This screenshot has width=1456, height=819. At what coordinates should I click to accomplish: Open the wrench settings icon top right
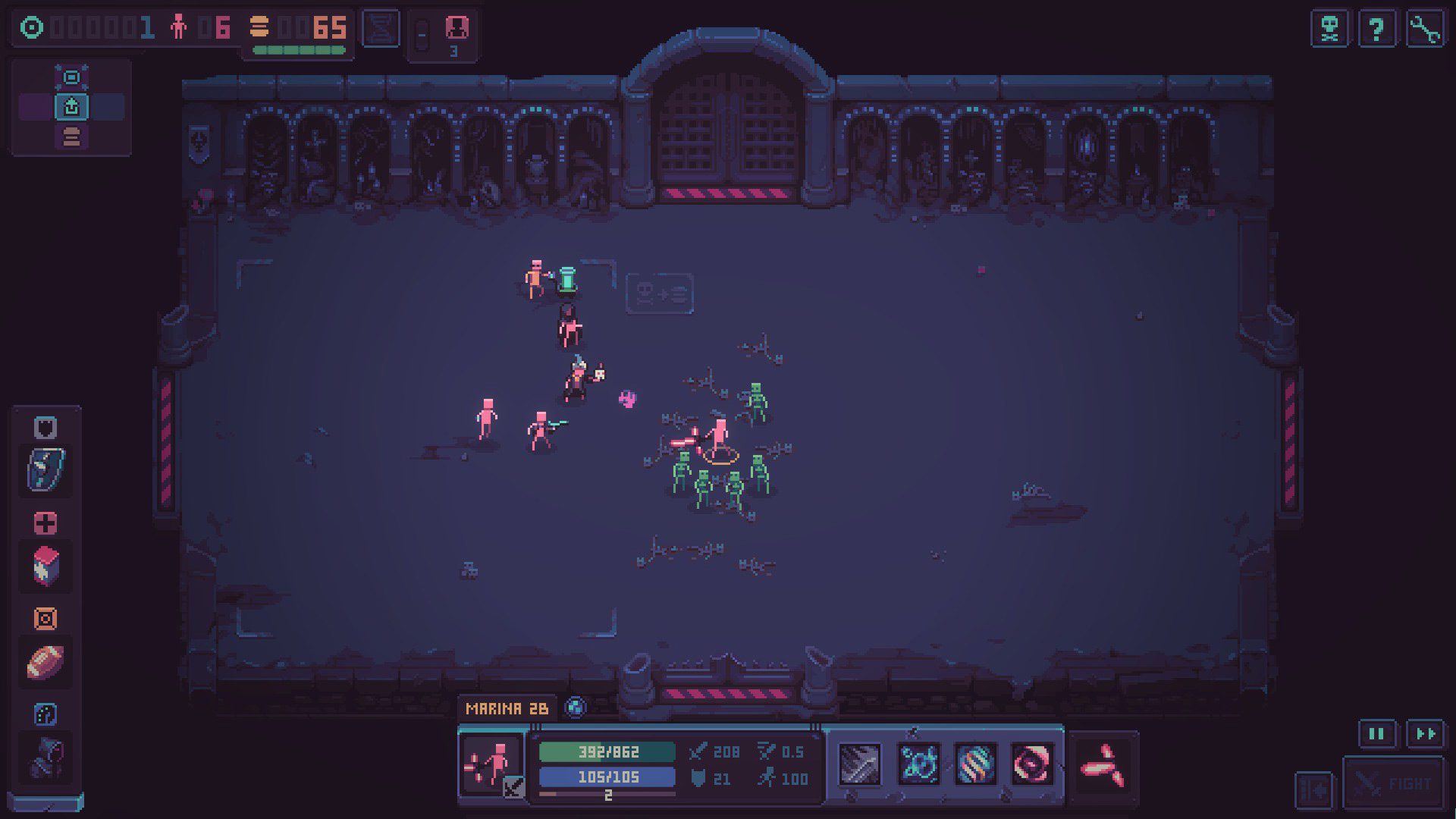[x=1429, y=29]
